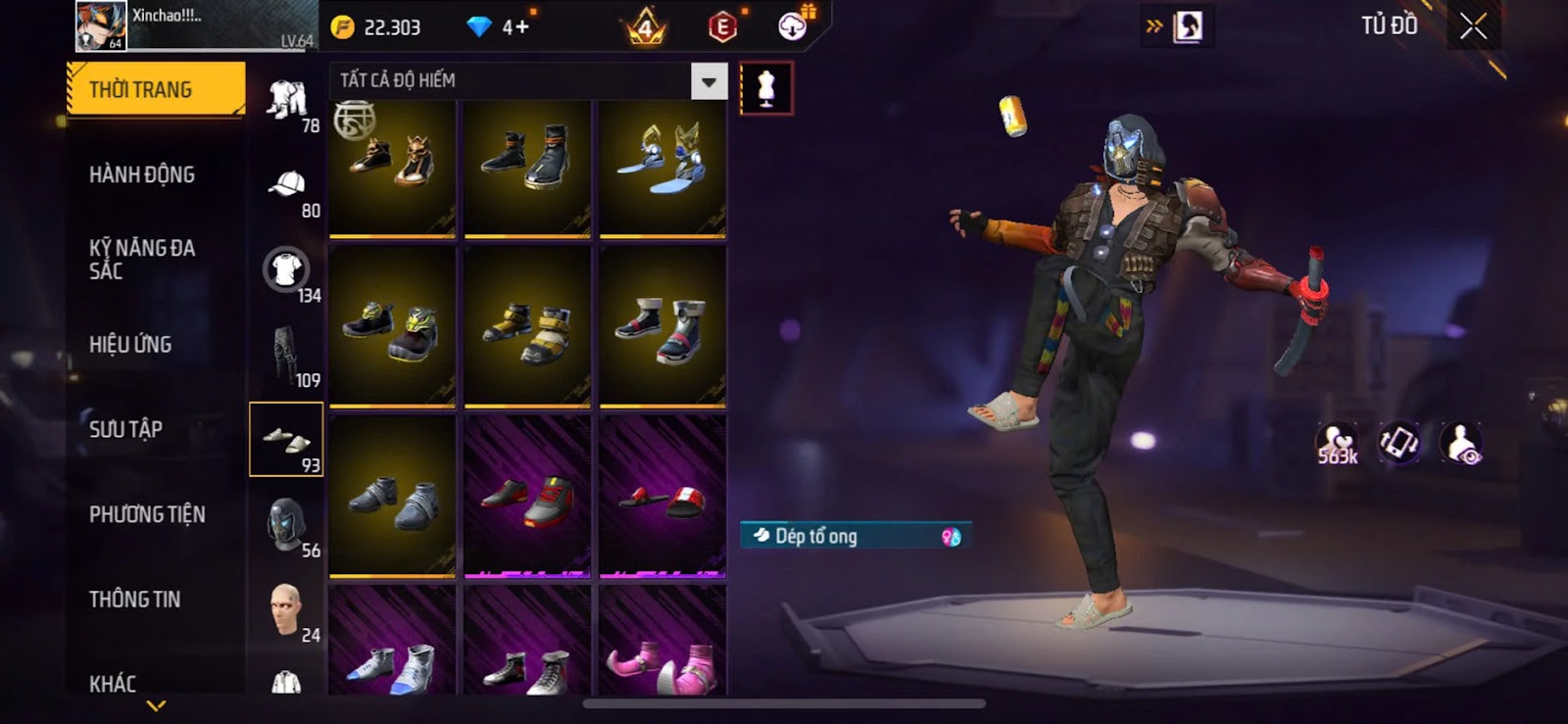The image size is (1568, 724).
Task: Switch to the HÀNH ĐỘNG tab
Action: click(x=142, y=174)
